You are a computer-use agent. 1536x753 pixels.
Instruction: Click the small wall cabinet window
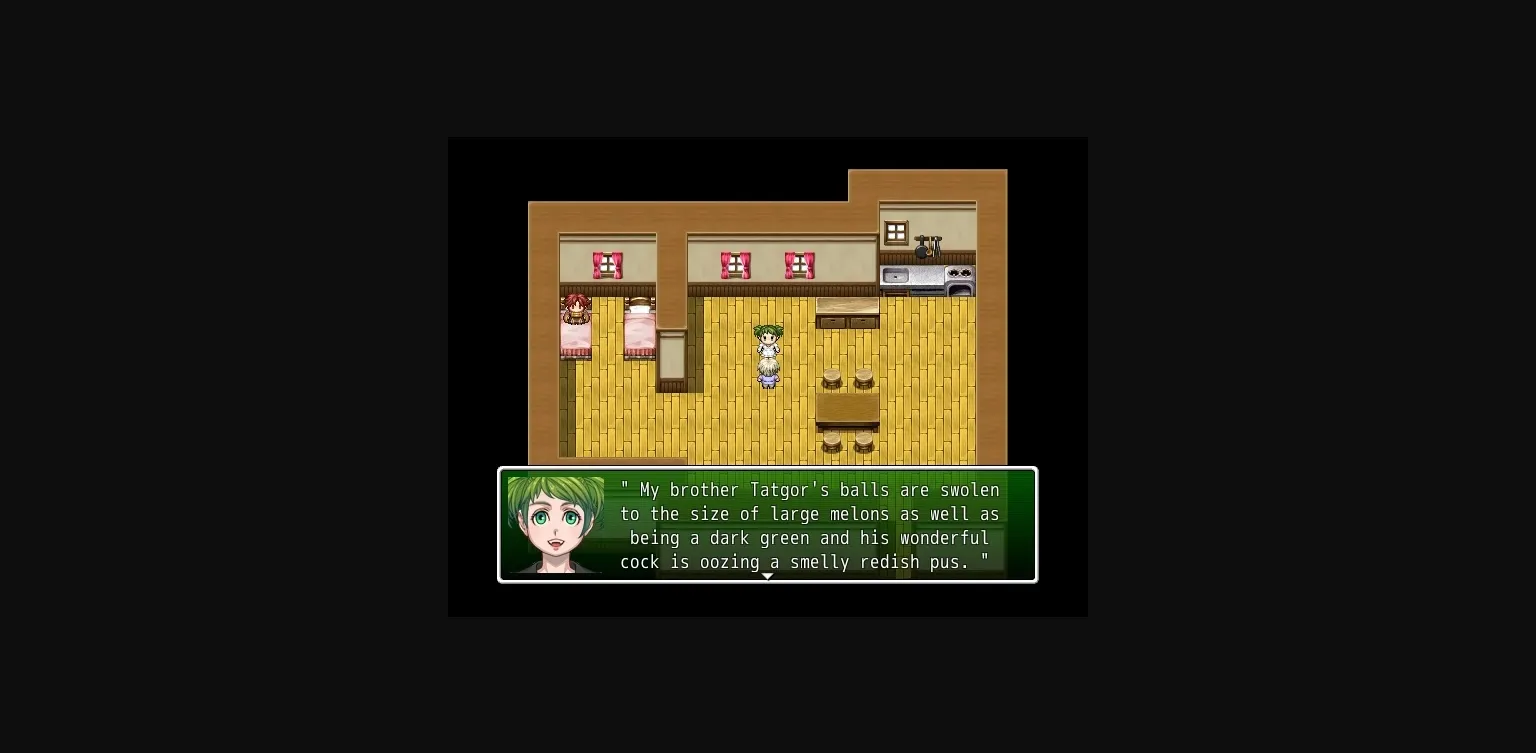click(x=895, y=231)
